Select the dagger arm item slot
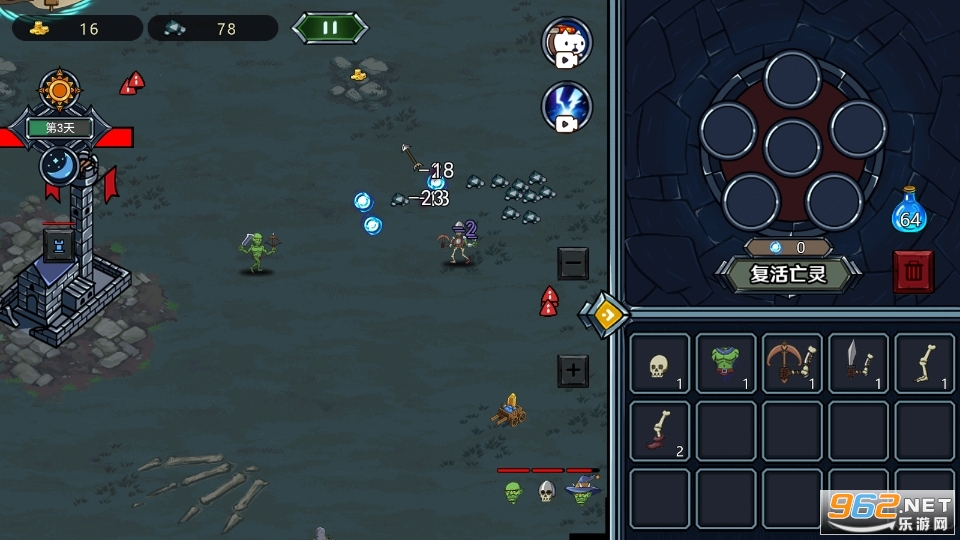 coord(858,363)
